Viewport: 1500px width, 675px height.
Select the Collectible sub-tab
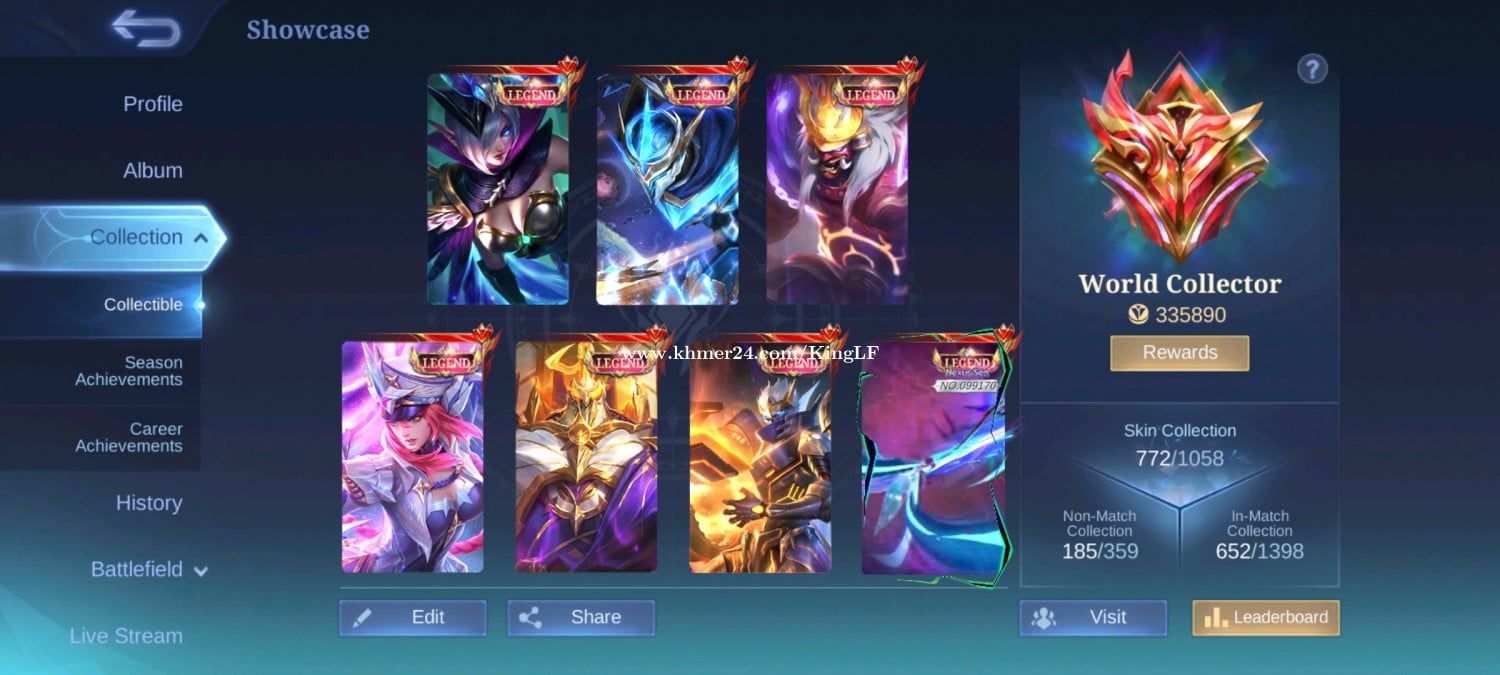pos(143,305)
